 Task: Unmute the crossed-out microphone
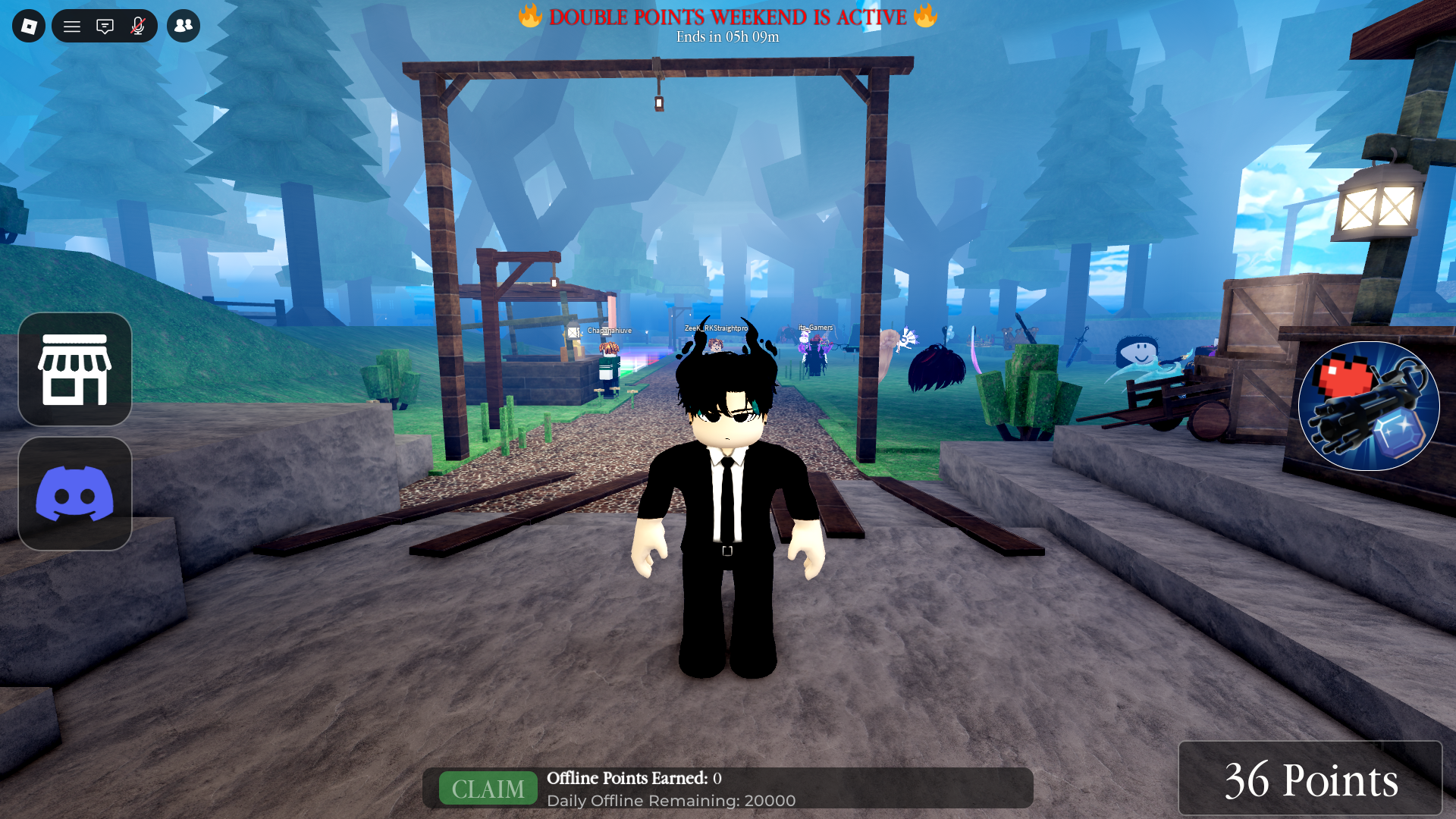coord(136,25)
